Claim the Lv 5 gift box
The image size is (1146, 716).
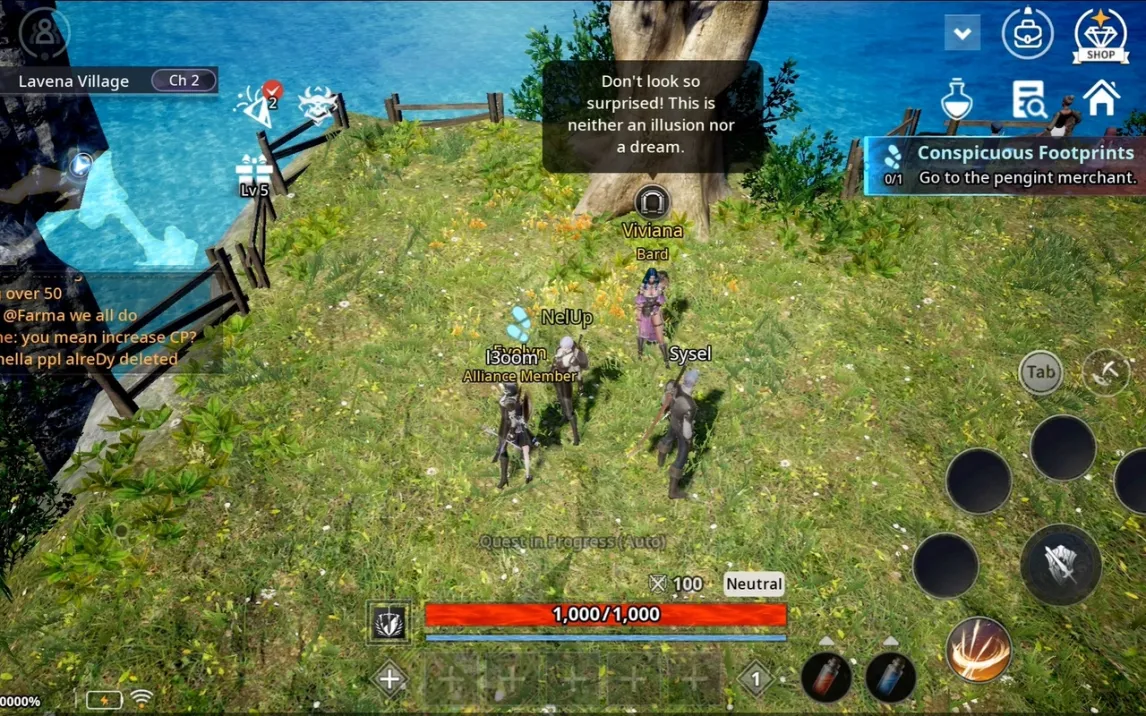pyautogui.click(x=254, y=176)
